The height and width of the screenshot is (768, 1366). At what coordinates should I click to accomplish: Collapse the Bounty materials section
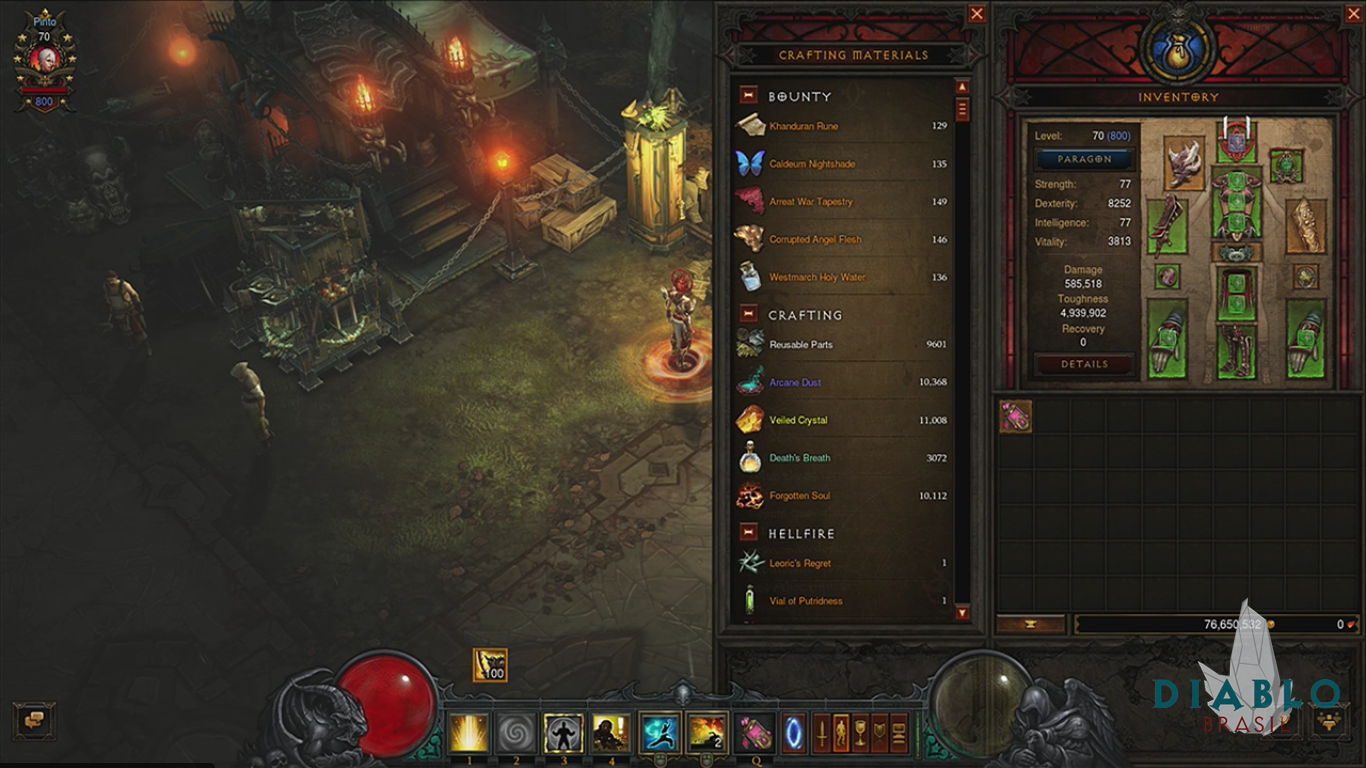pos(748,96)
